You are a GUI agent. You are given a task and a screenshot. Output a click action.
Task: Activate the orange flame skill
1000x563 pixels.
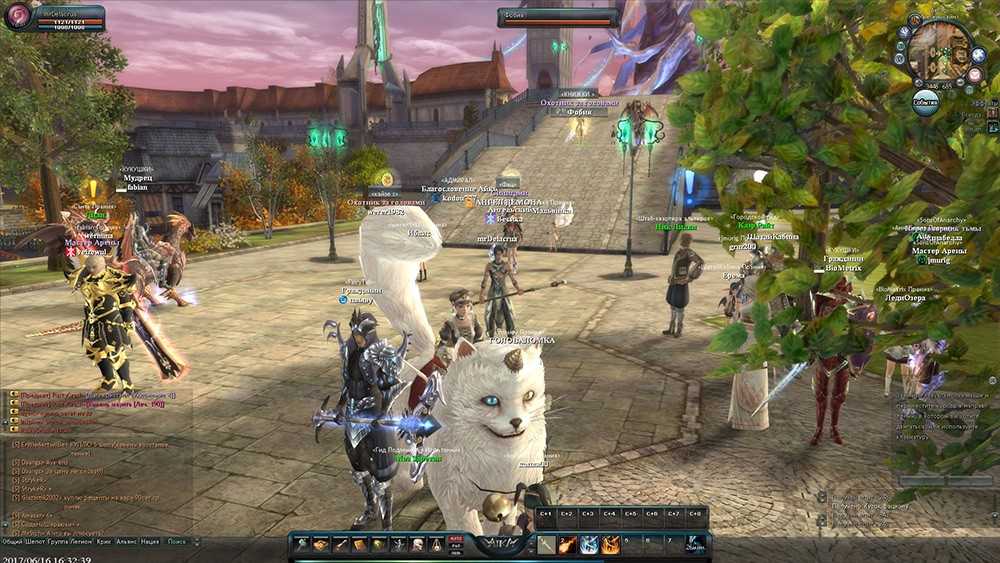click(x=610, y=545)
